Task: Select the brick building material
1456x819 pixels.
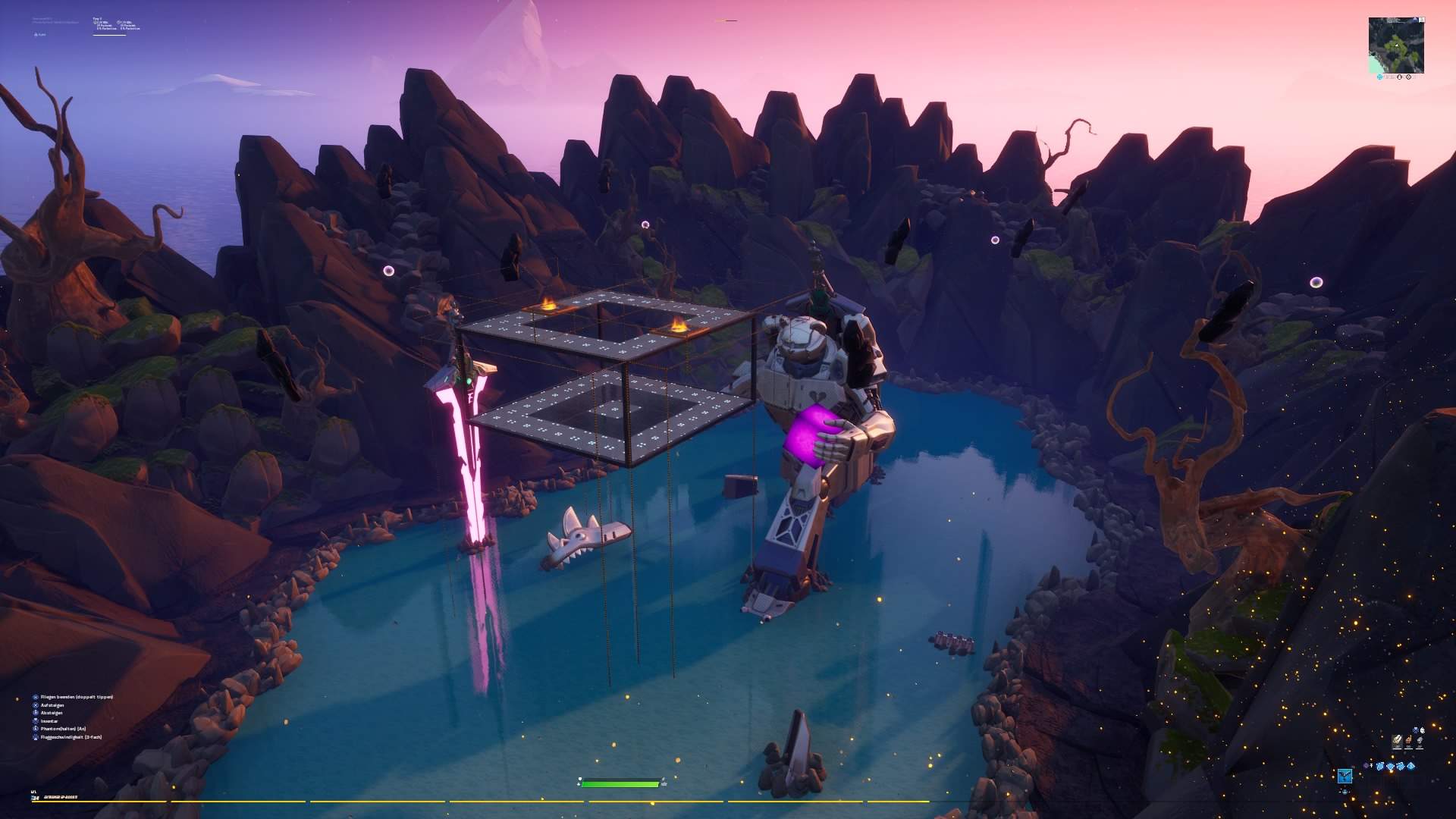Action: [x=1408, y=741]
